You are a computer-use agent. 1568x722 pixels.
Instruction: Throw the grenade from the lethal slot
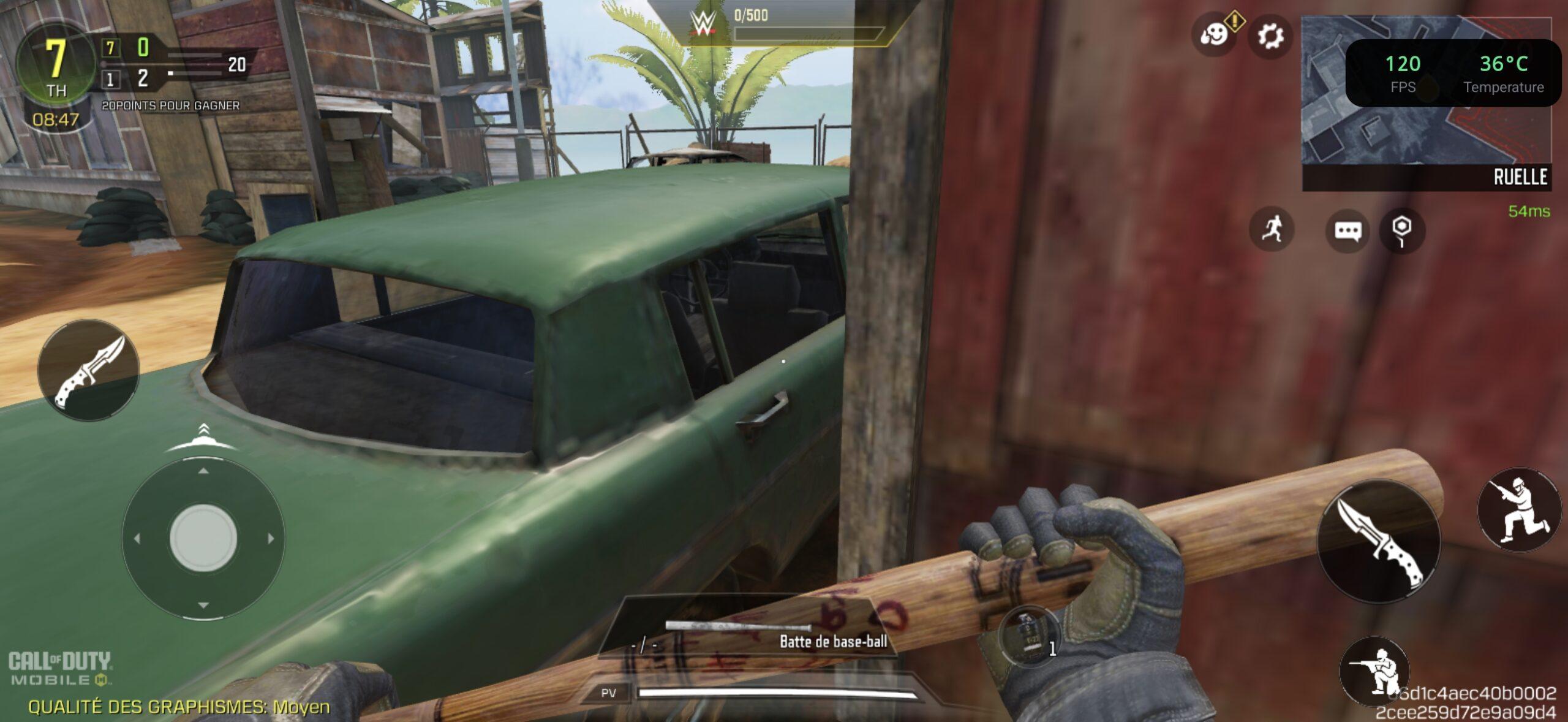tap(1029, 636)
